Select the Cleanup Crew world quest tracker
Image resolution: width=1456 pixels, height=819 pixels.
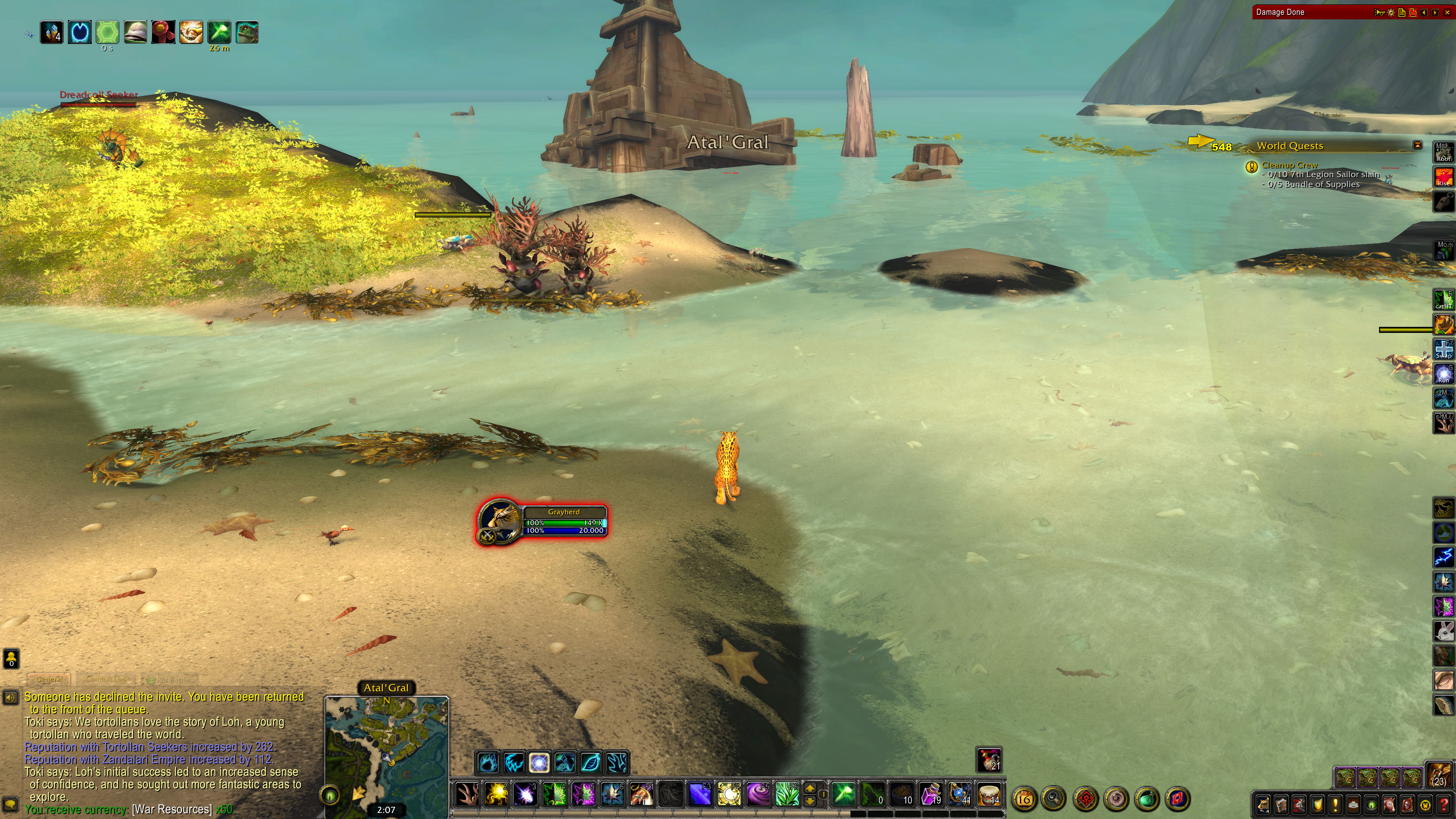click(x=1289, y=165)
